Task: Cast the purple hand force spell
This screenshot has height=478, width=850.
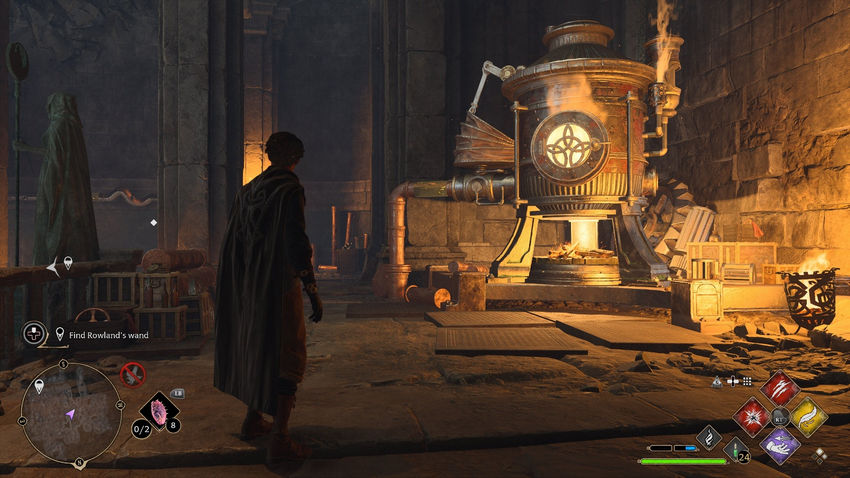Action: point(779,443)
